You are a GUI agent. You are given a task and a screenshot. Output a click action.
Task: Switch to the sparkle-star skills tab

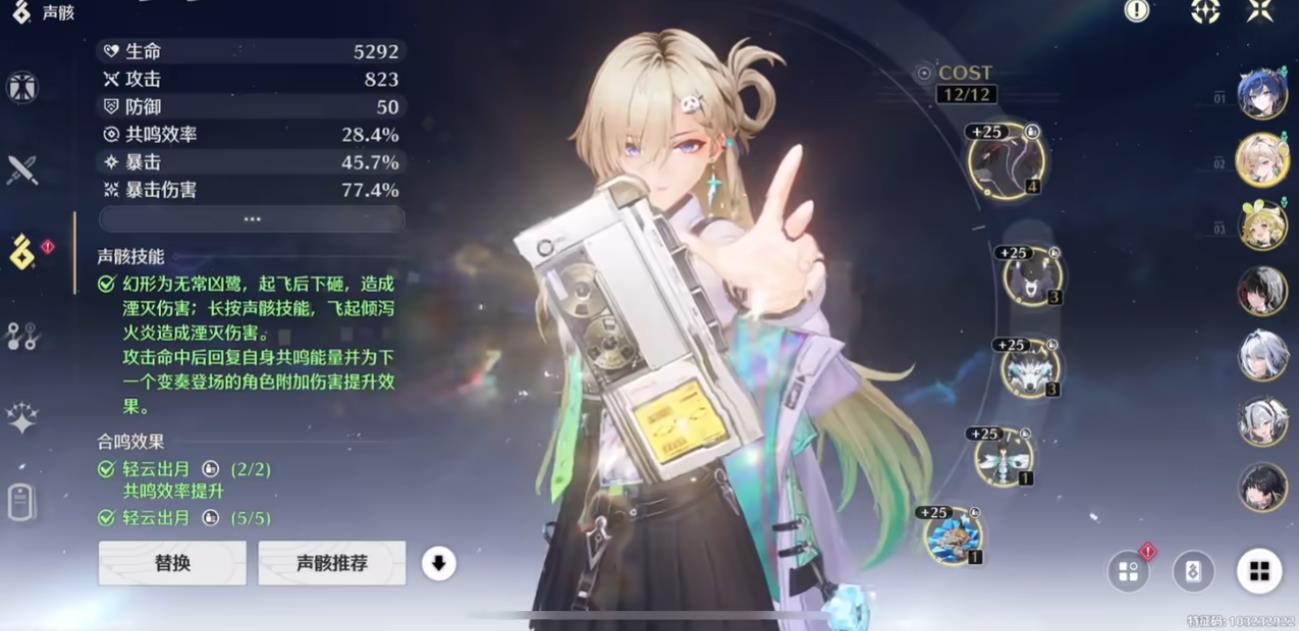(x=22, y=418)
